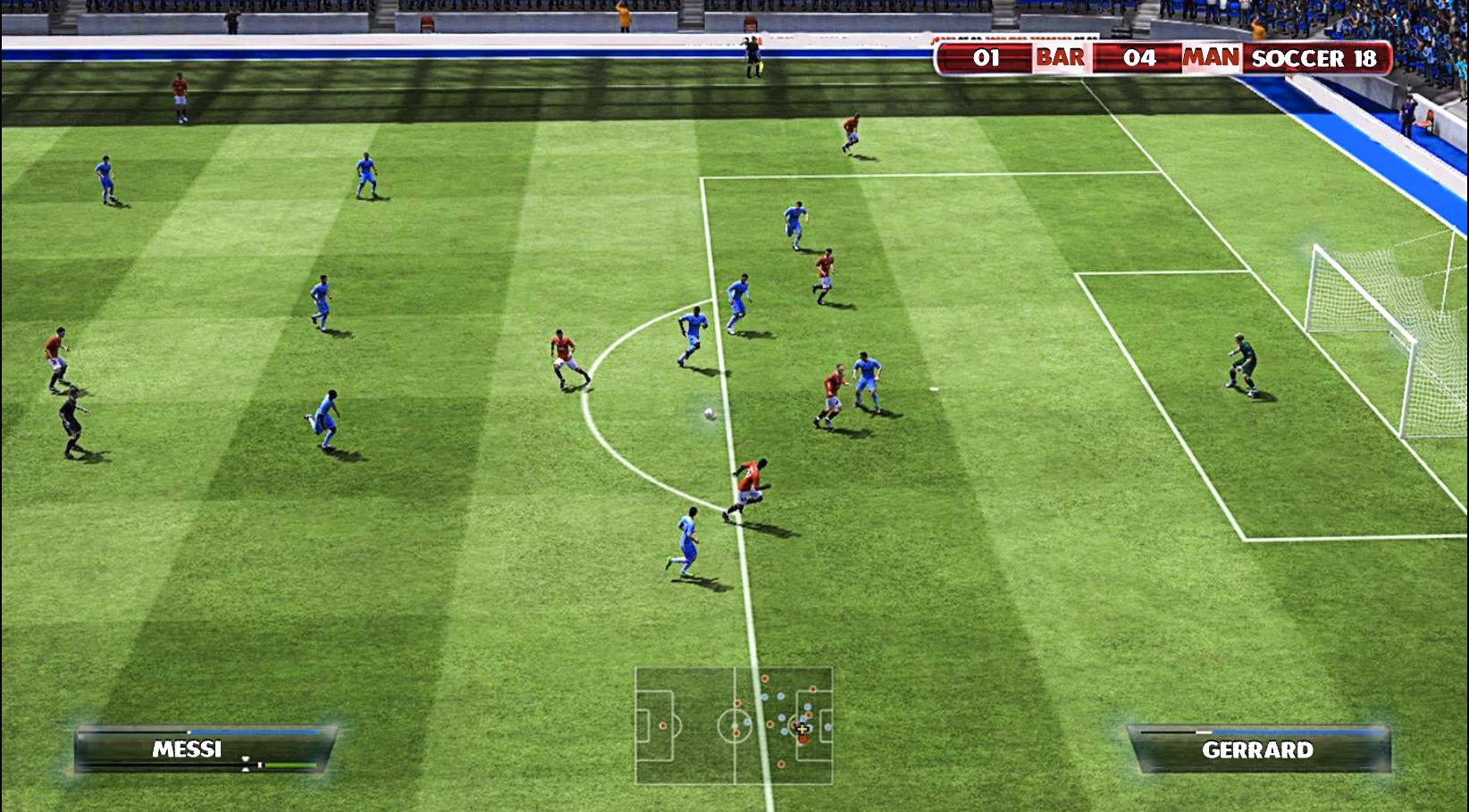Toggle the up-arrow indicator above Messi's stamina bar
This screenshot has width=1469, height=812.
tap(245, 758)
